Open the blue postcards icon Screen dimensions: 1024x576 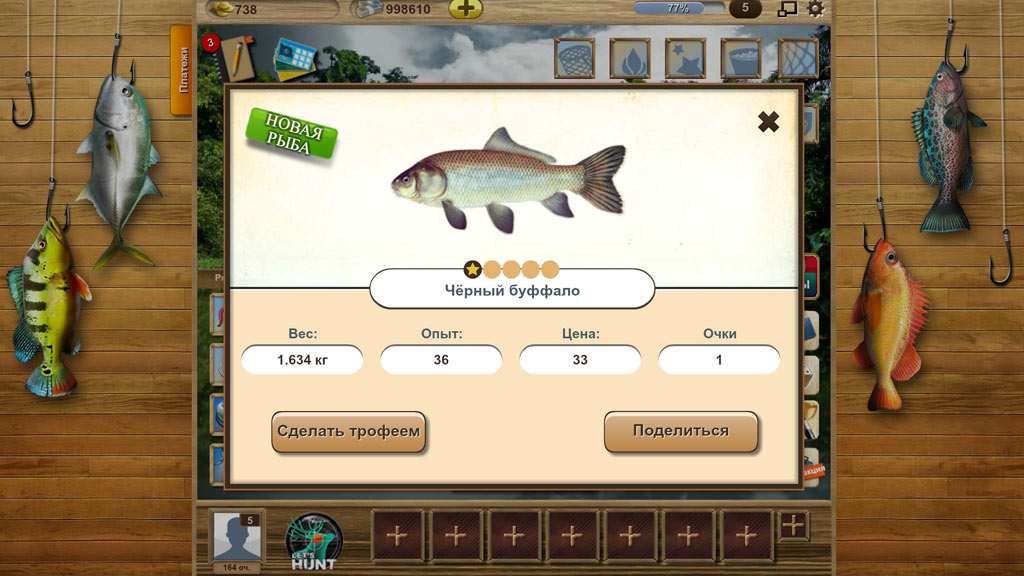[295, 57]
